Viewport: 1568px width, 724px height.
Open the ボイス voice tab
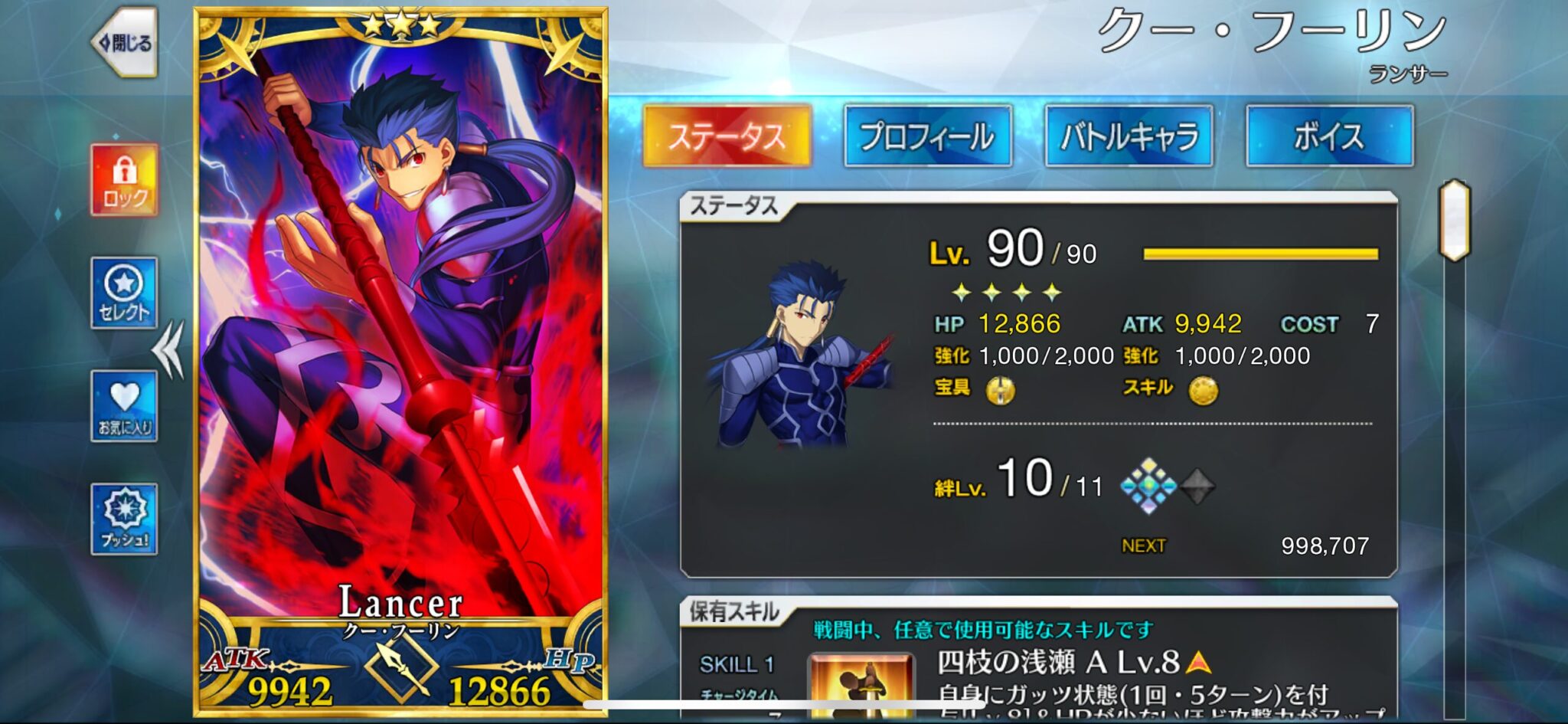[x=1331, y=138]
